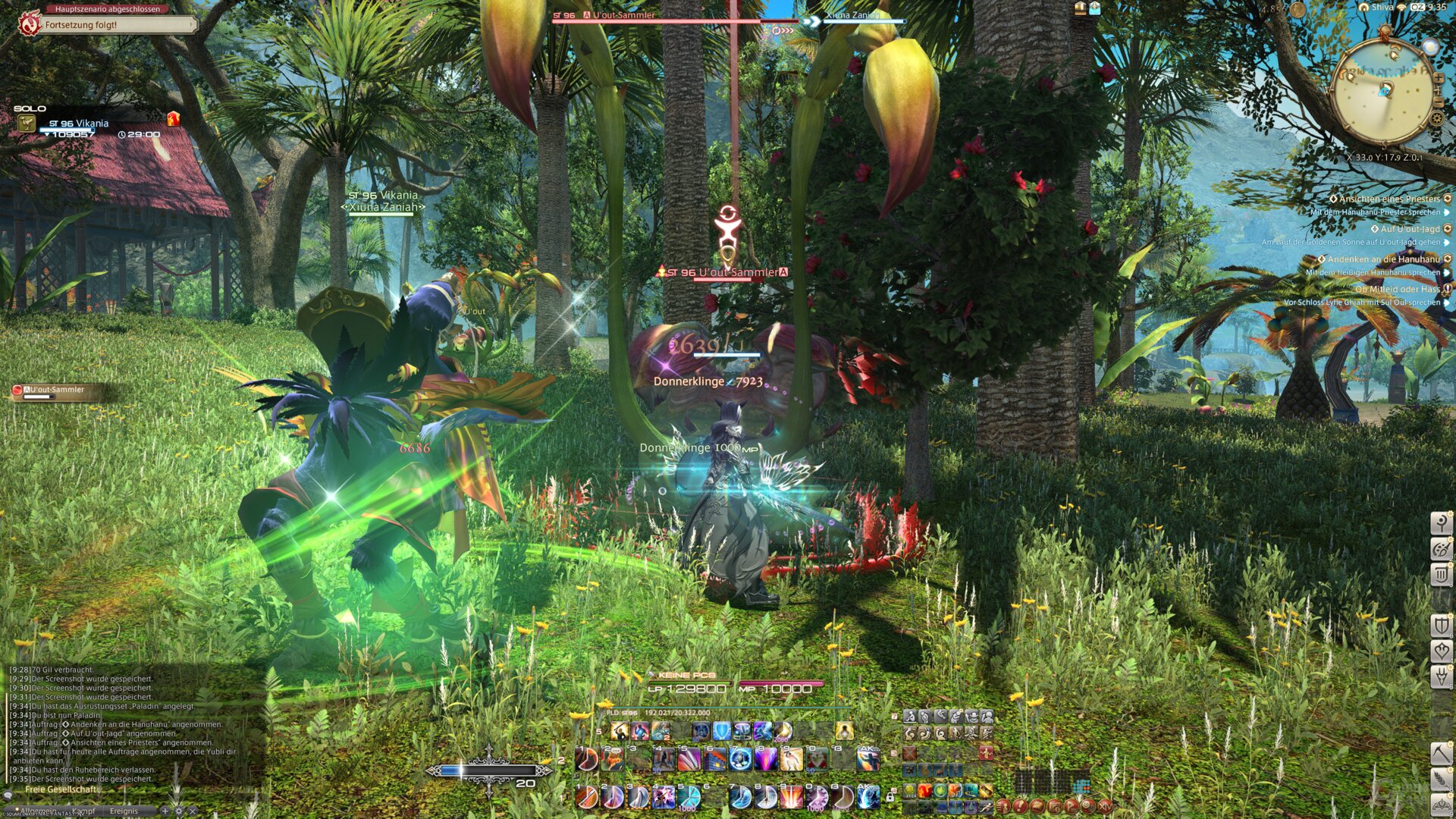This screenshot has height=819, width=1456.
Task: Open the social menu smiley icon
Action: 1087,806
